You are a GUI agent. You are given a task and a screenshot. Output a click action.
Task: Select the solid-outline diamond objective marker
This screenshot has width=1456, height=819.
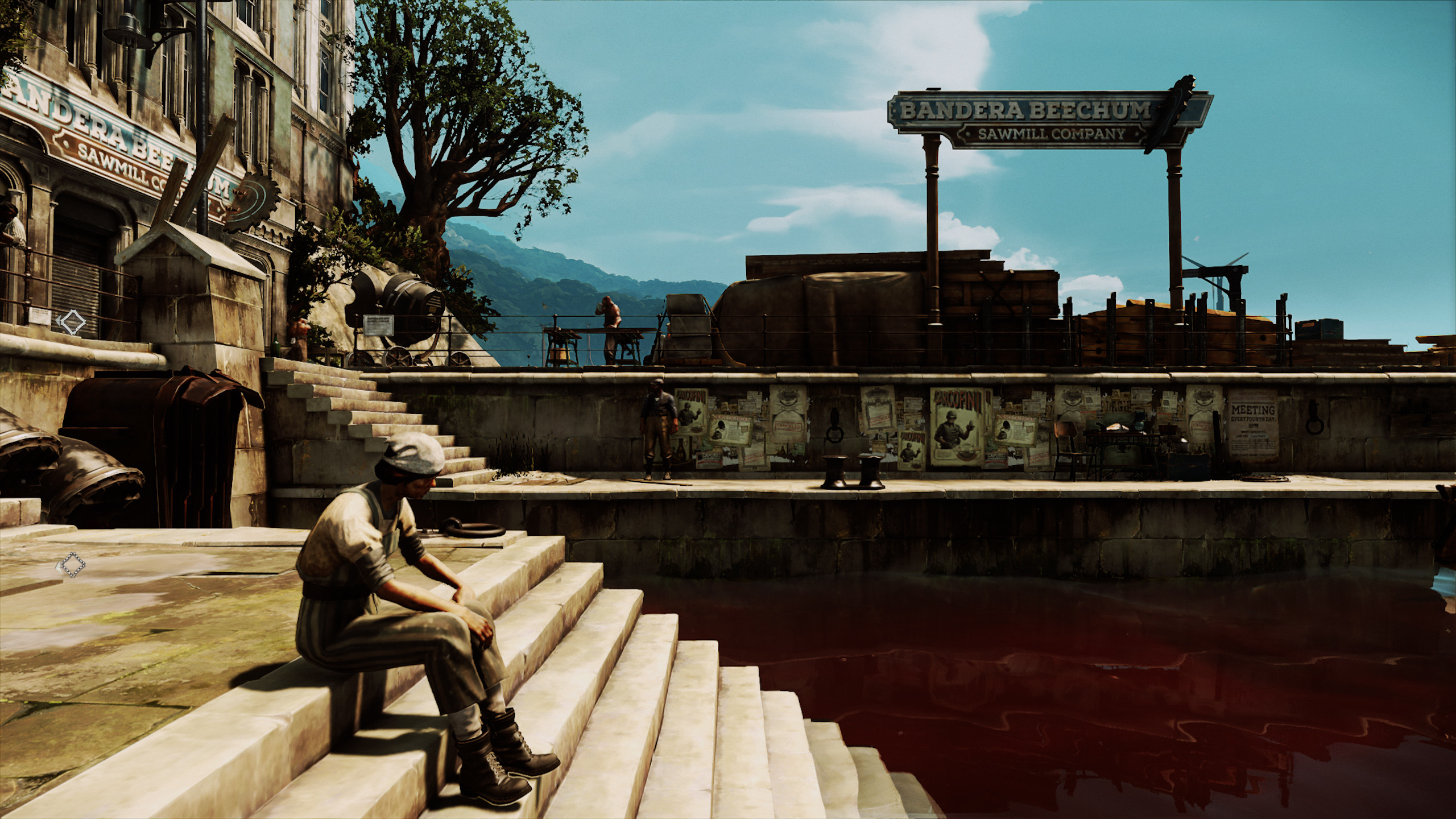pyautogui.click(x=72, y=322)
